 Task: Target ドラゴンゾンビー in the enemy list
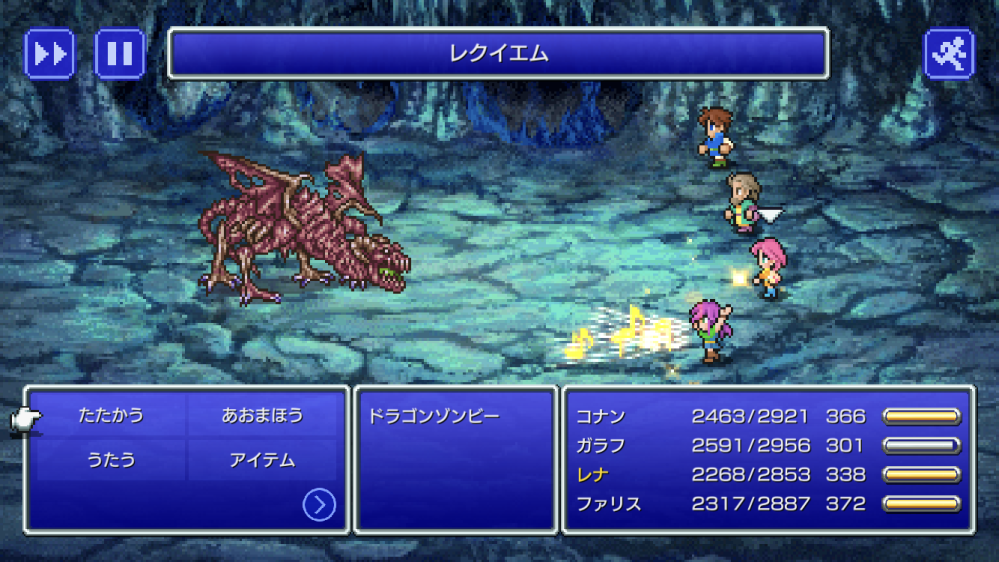pyautogui.click(x=434, y=416)
